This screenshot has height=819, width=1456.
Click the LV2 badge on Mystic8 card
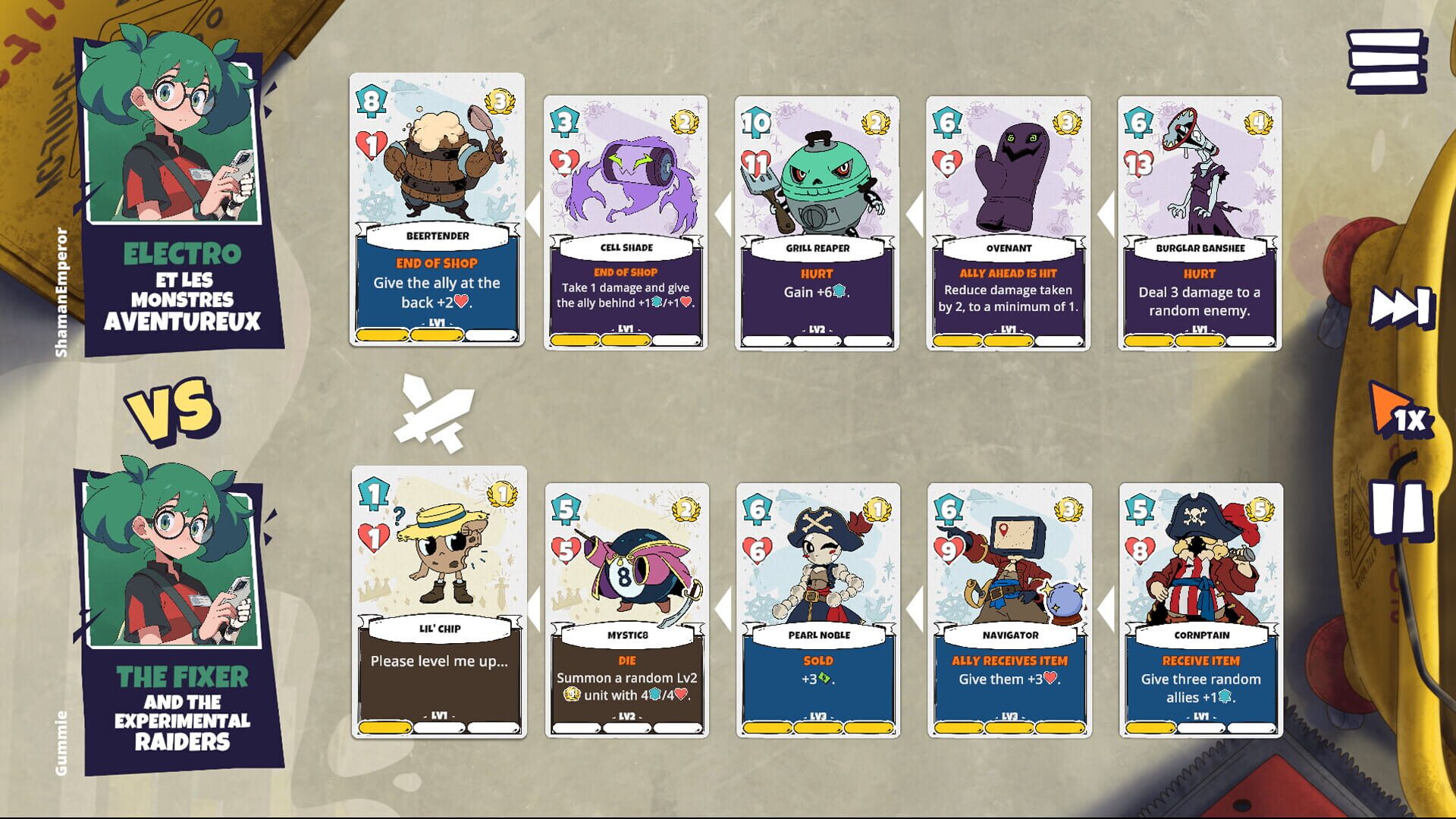pyautogui.click(x=626, y=714)
